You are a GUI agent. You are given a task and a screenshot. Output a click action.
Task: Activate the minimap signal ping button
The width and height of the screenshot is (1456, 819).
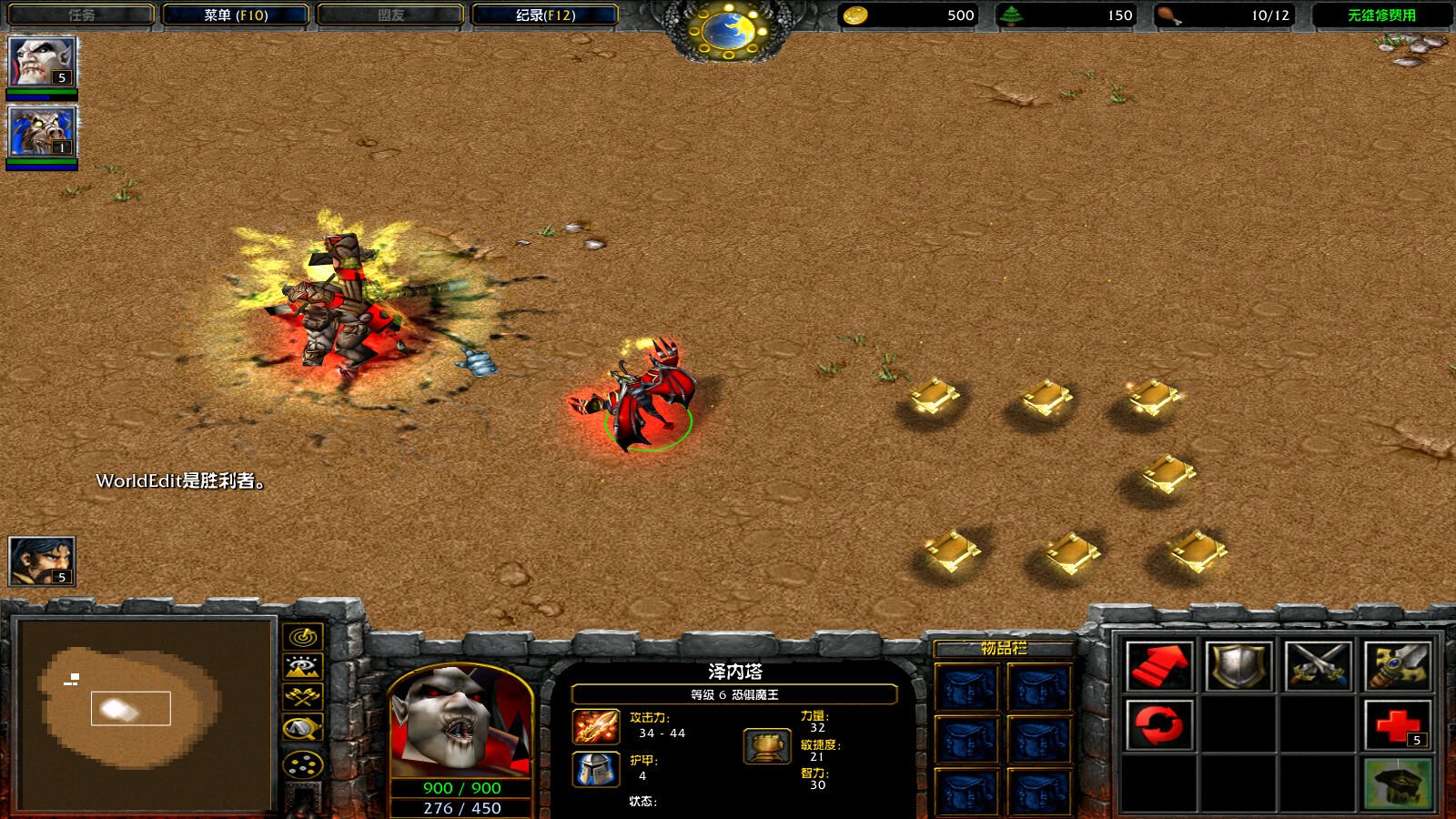click(303, 636)
